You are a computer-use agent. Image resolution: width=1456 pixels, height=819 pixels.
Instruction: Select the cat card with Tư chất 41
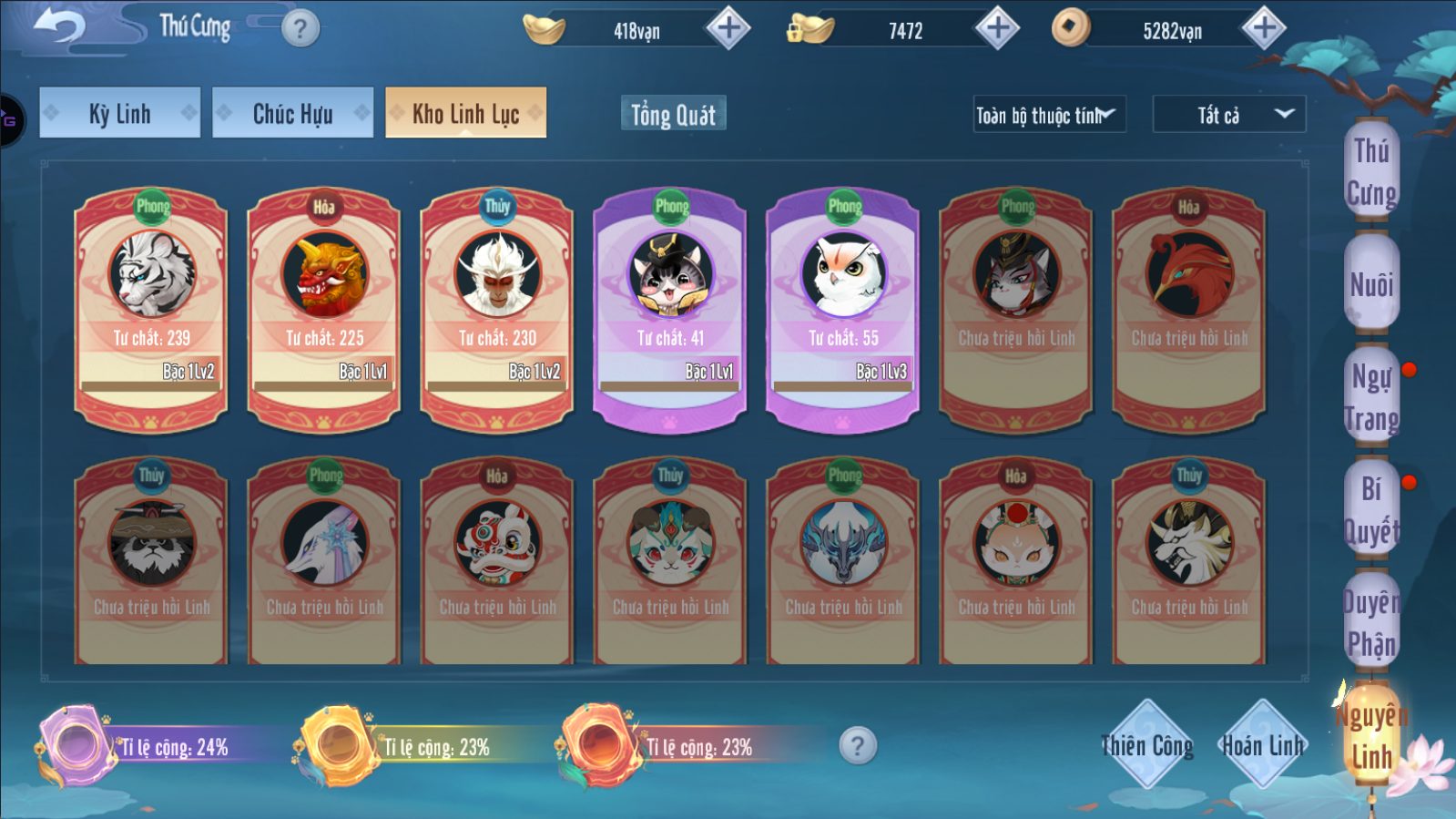point(670,308)
